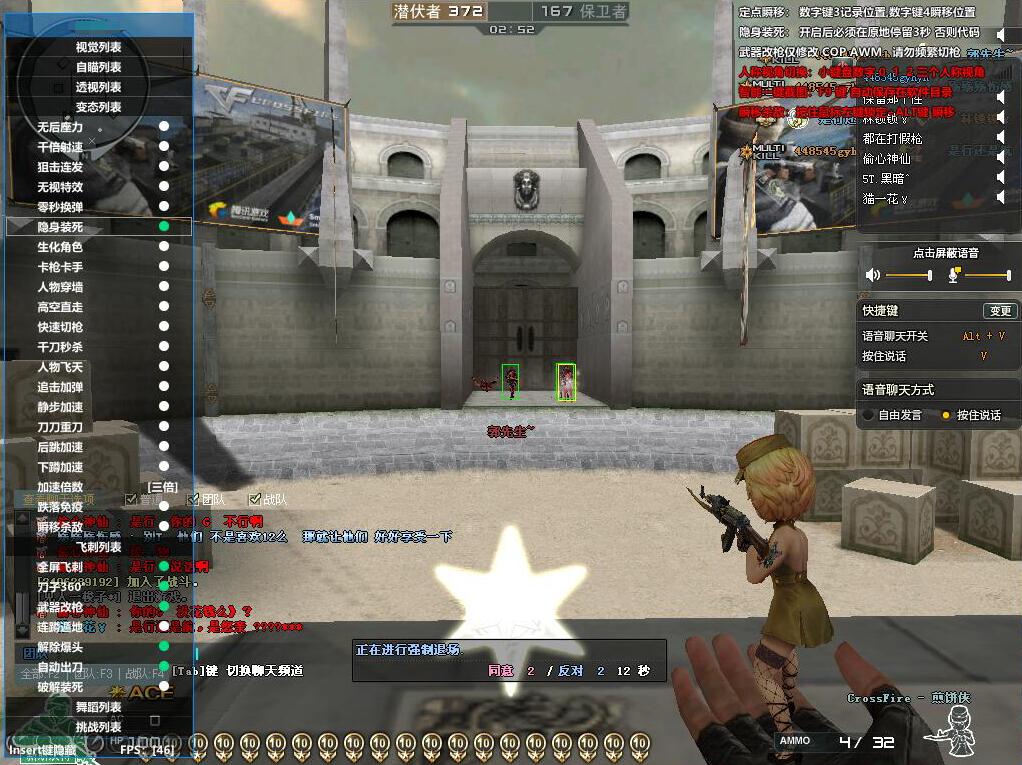Select the 自由发言 voice mode
This screenshot has height=765, width=1022.
(868, 415)
